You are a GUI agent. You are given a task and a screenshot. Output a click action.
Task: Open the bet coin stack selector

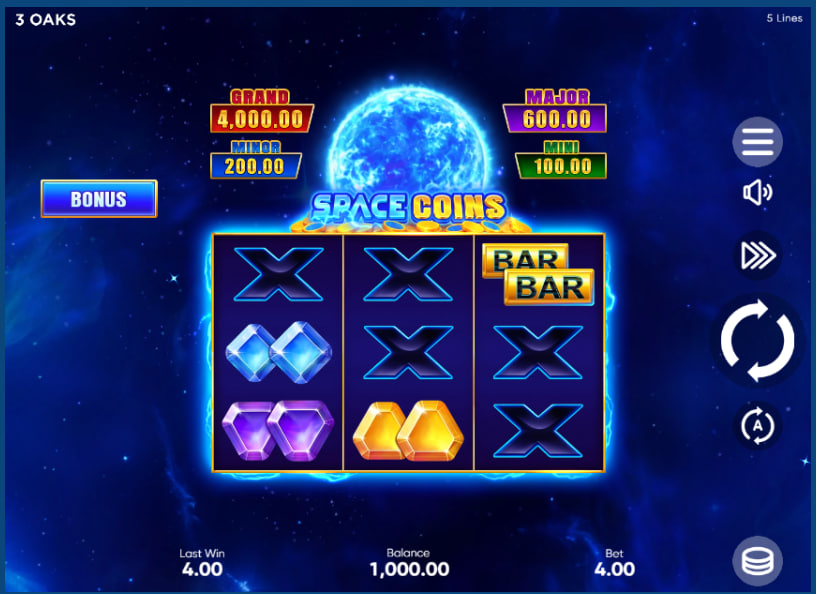[x=757, y=561]
